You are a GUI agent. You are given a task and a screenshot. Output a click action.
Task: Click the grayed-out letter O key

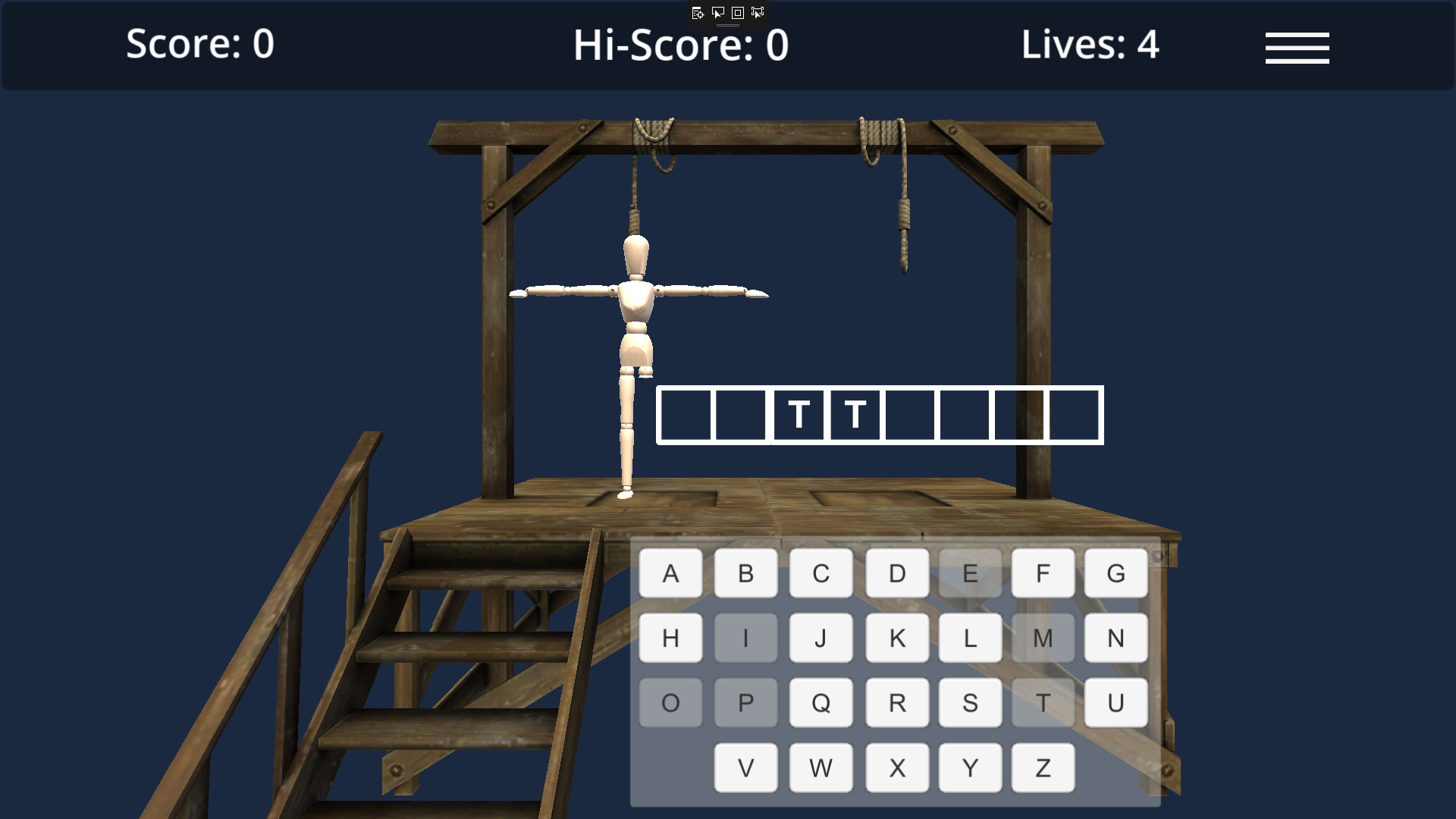[x=670, y=701]
